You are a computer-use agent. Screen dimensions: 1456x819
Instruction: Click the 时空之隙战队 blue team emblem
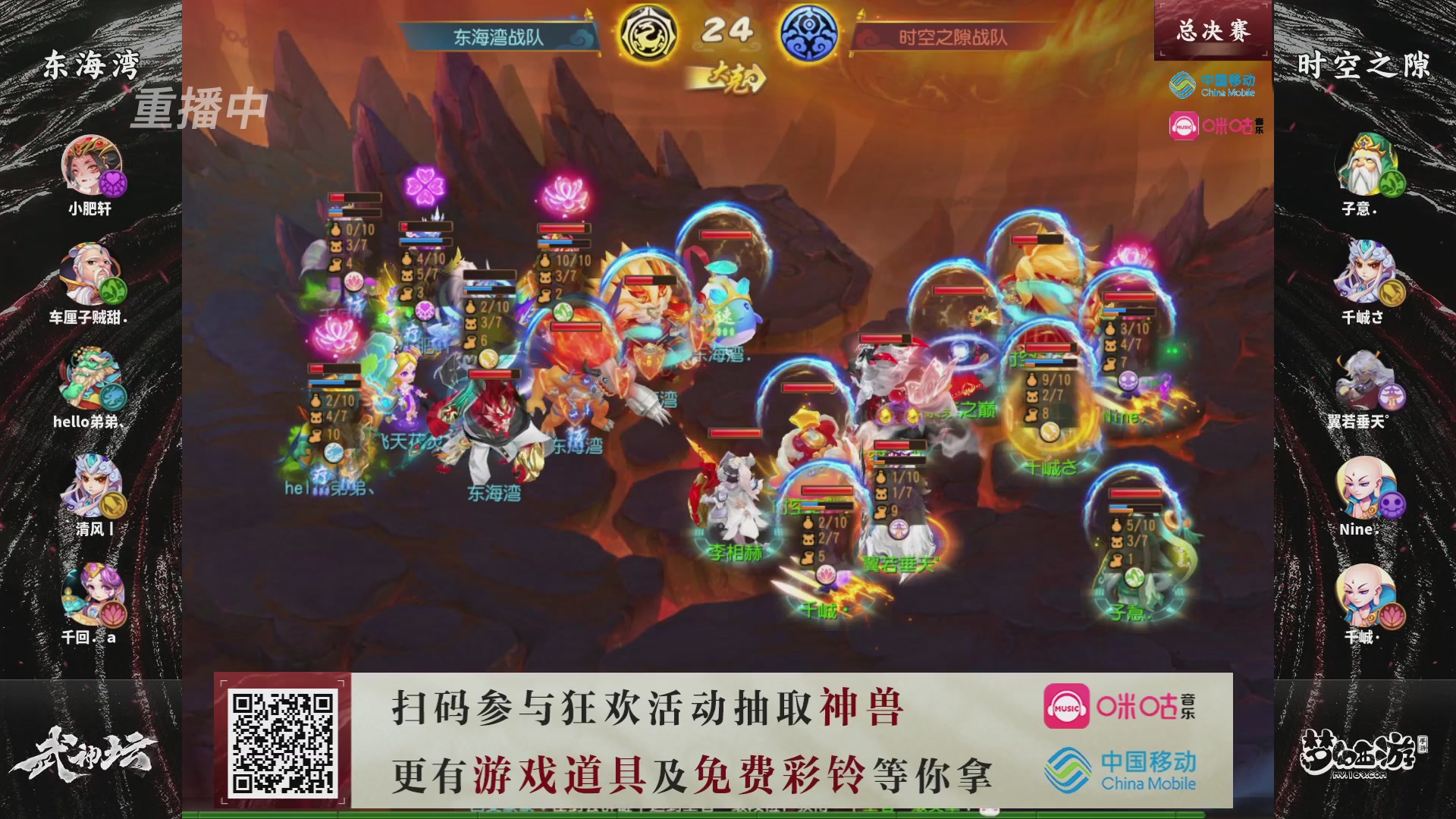click(811, 32)
